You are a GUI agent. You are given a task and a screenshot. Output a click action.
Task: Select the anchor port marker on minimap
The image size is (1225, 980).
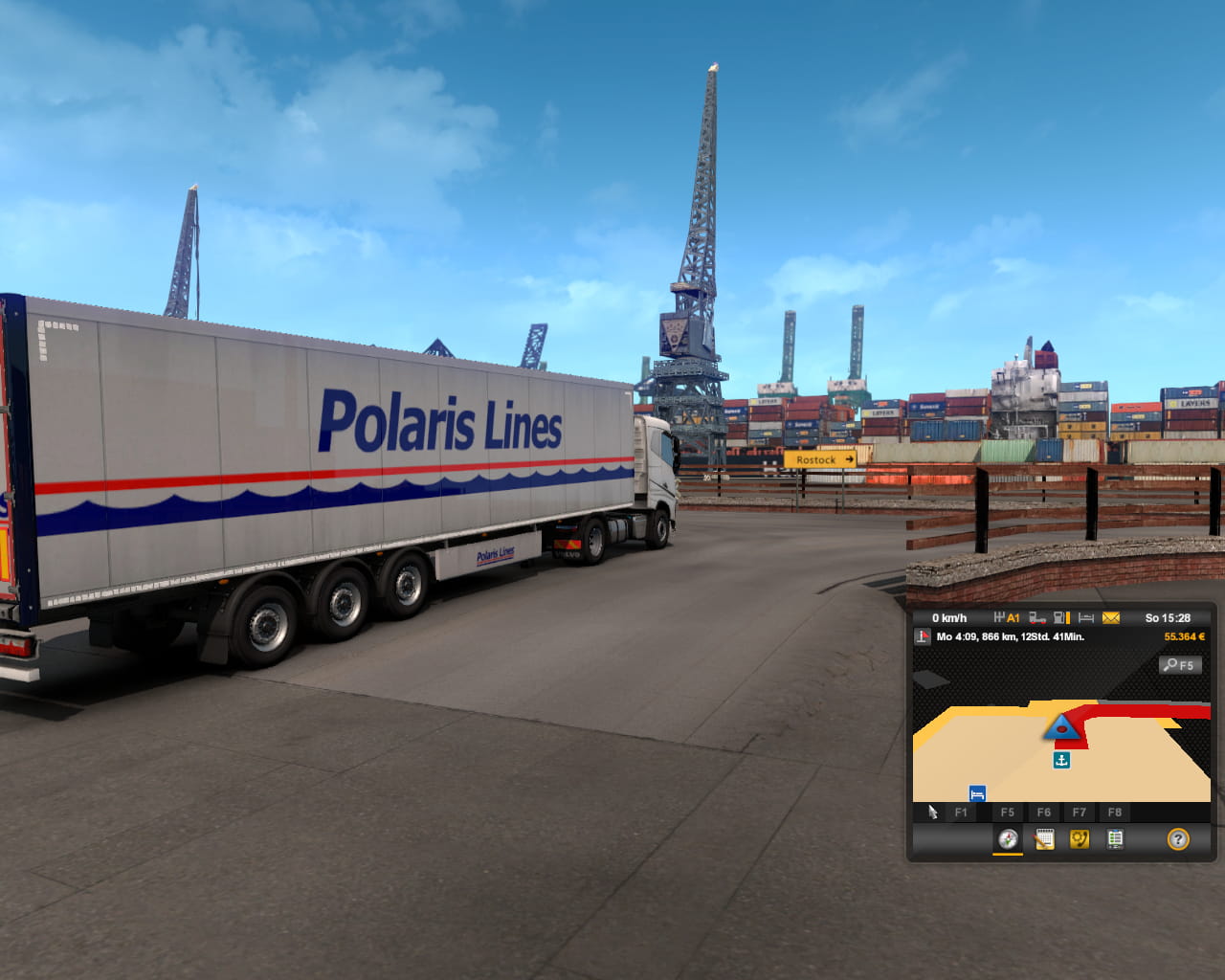tap(1061, 760)
